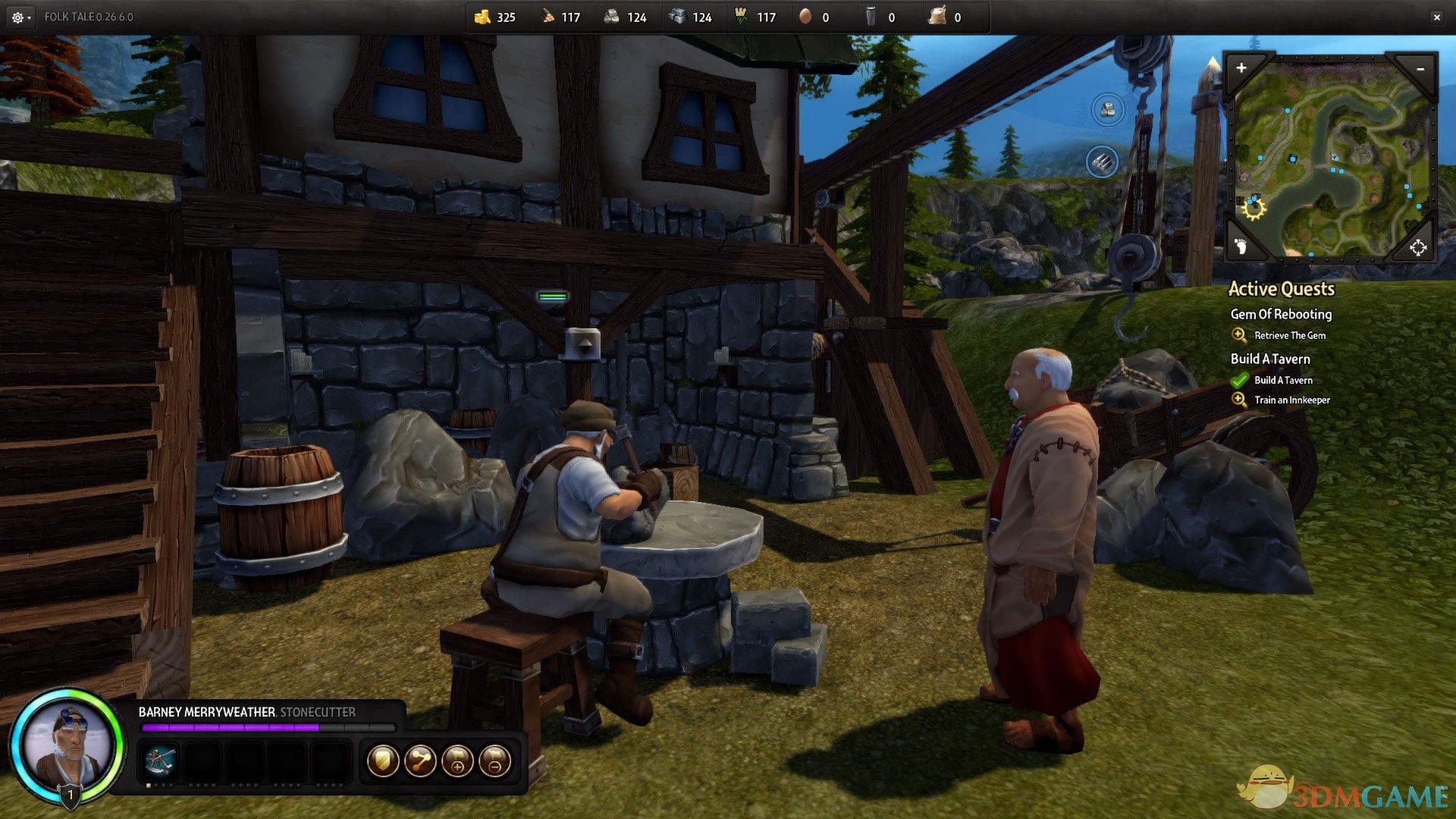Click the iron bars resource bubble icon
This screenshot has width=1456, height=819.
pos(1102,162)
